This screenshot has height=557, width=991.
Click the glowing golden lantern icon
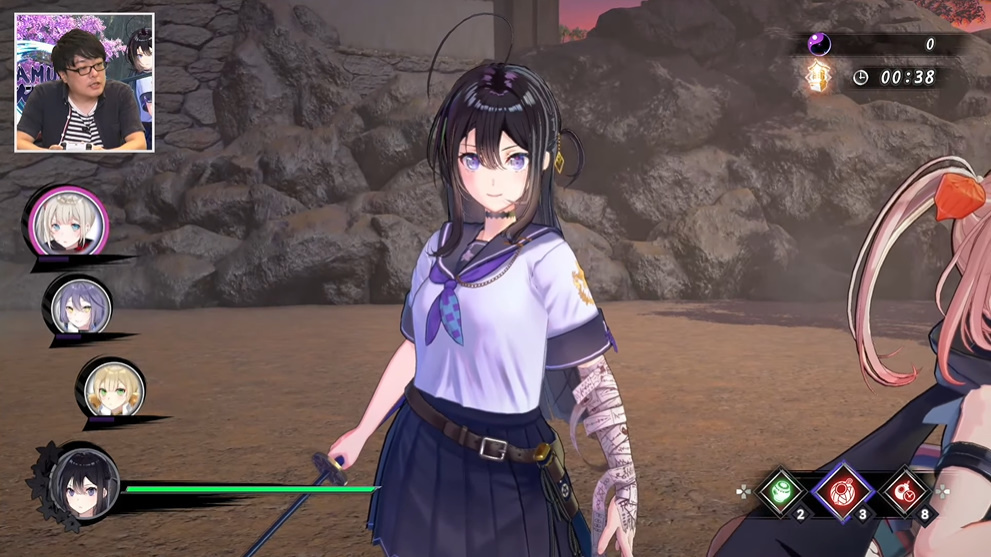[x=819, y=77]
